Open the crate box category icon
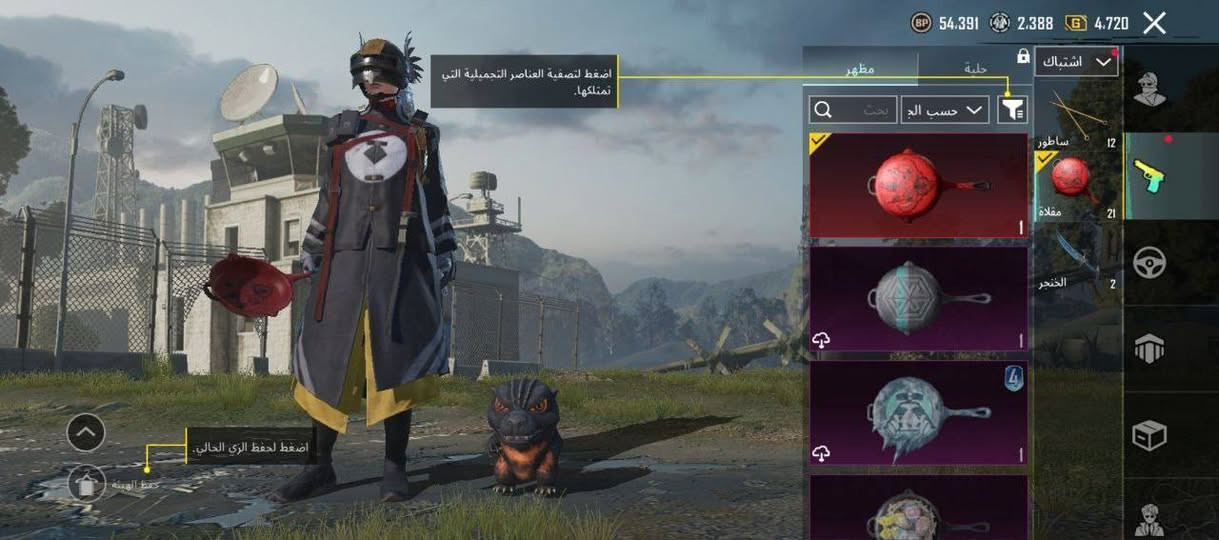Screen dimensions: 1219x540 coord(1150,435)
